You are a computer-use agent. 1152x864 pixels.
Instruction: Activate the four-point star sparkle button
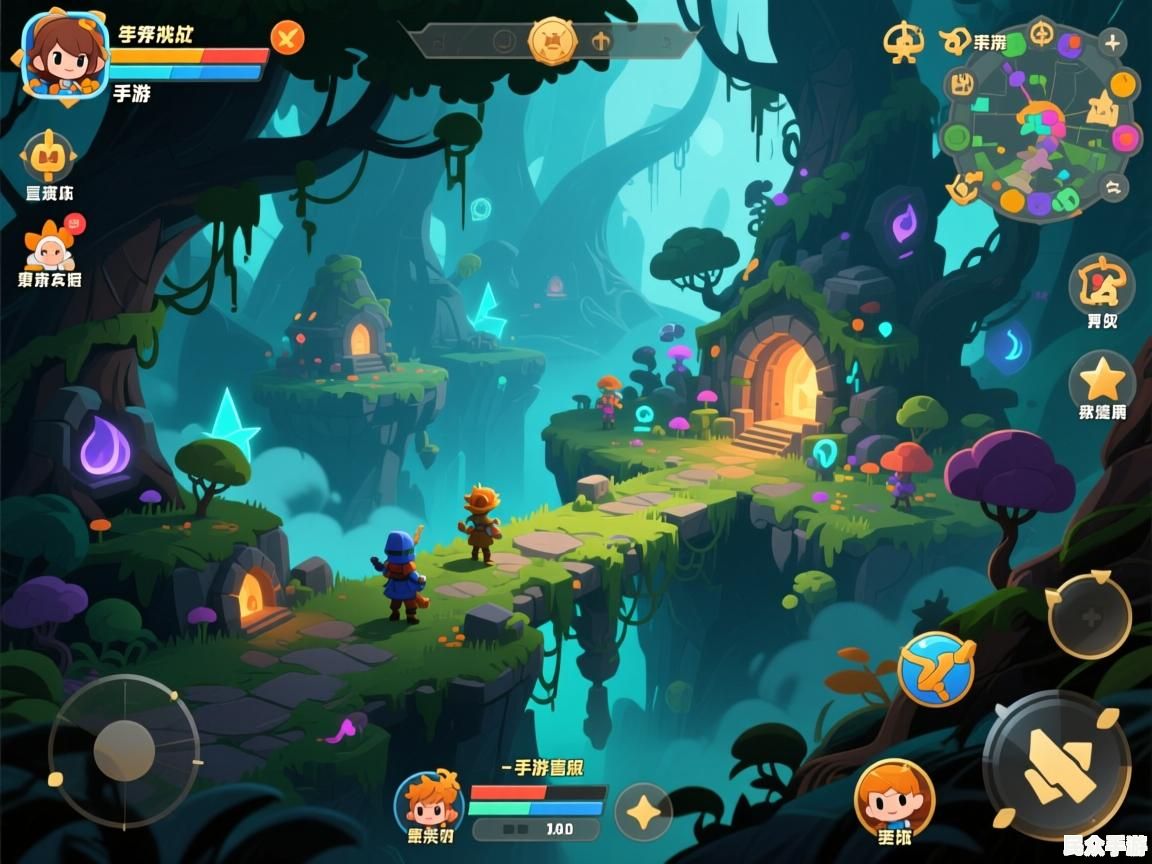[x=642, y=811]
